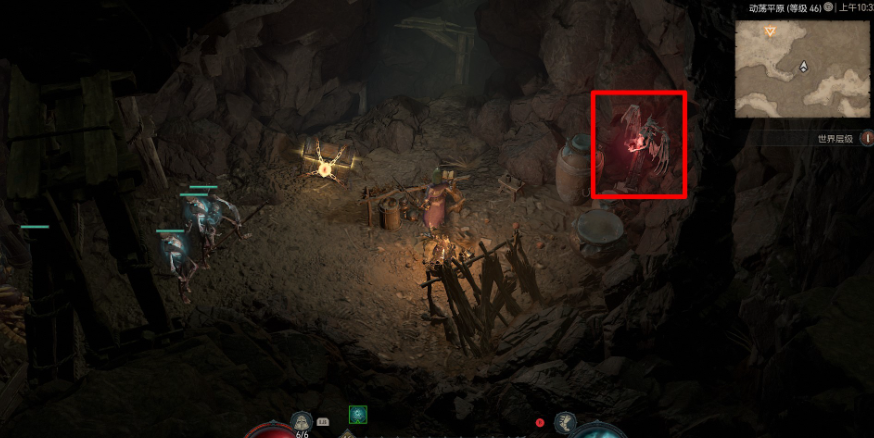Use the healing potion showing 6/6
The width and height of the screenshot is (874, 438).
point(302,421)
